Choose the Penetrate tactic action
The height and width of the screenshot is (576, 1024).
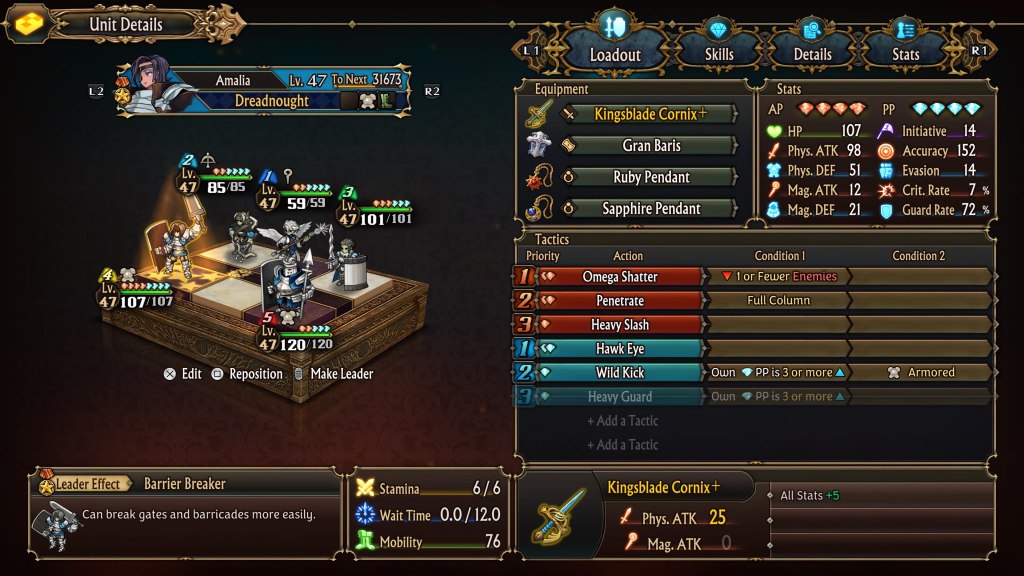pyautogui.click(x=620, y=301)
